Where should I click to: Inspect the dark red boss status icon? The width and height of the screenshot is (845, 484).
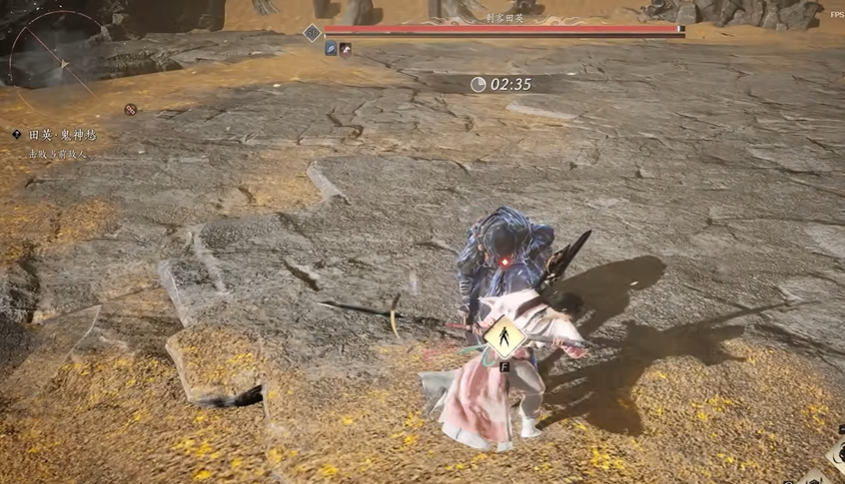tap(346, 49)
